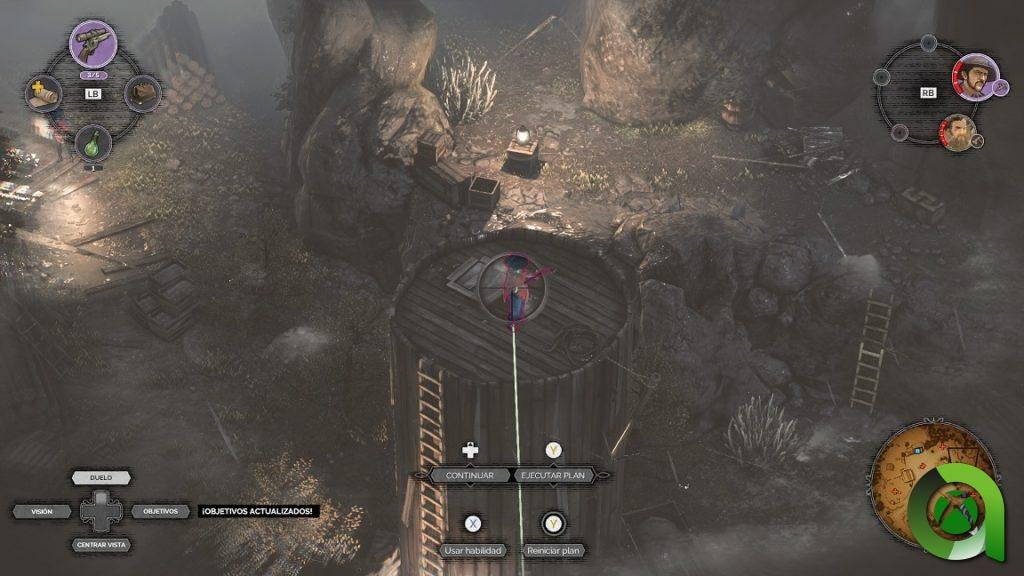The image size is (1024, 576).
Task: Switch to the bearded character portrait
Action: 957,131
